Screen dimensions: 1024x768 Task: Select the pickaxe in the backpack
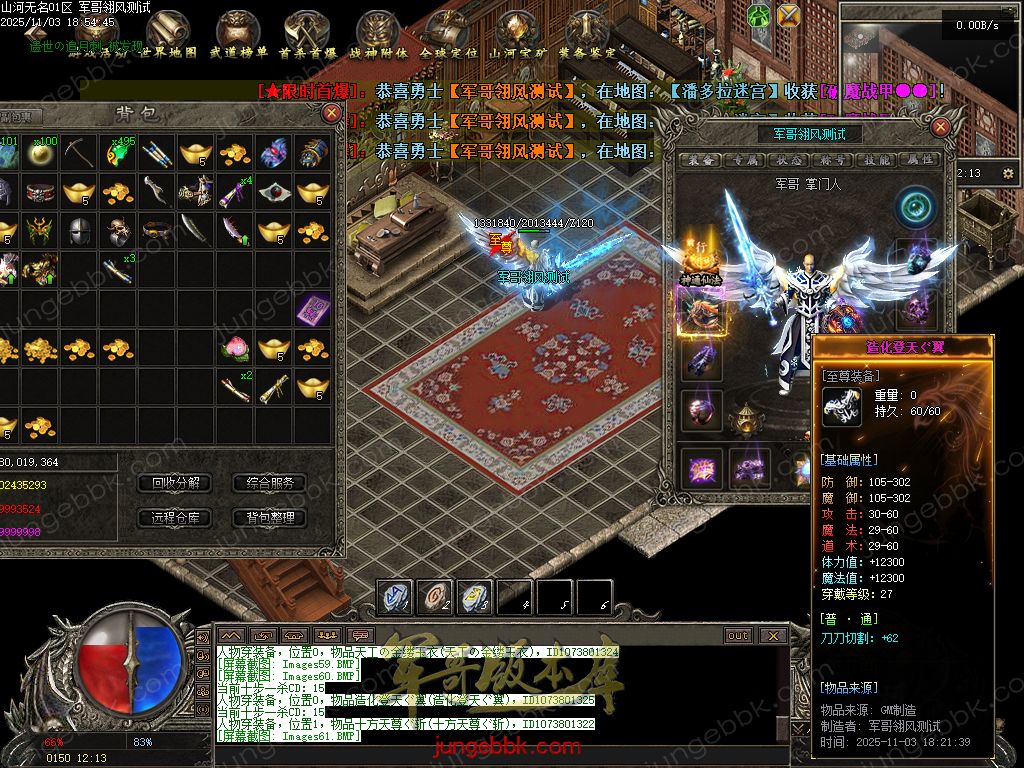[x=78, y=152]
